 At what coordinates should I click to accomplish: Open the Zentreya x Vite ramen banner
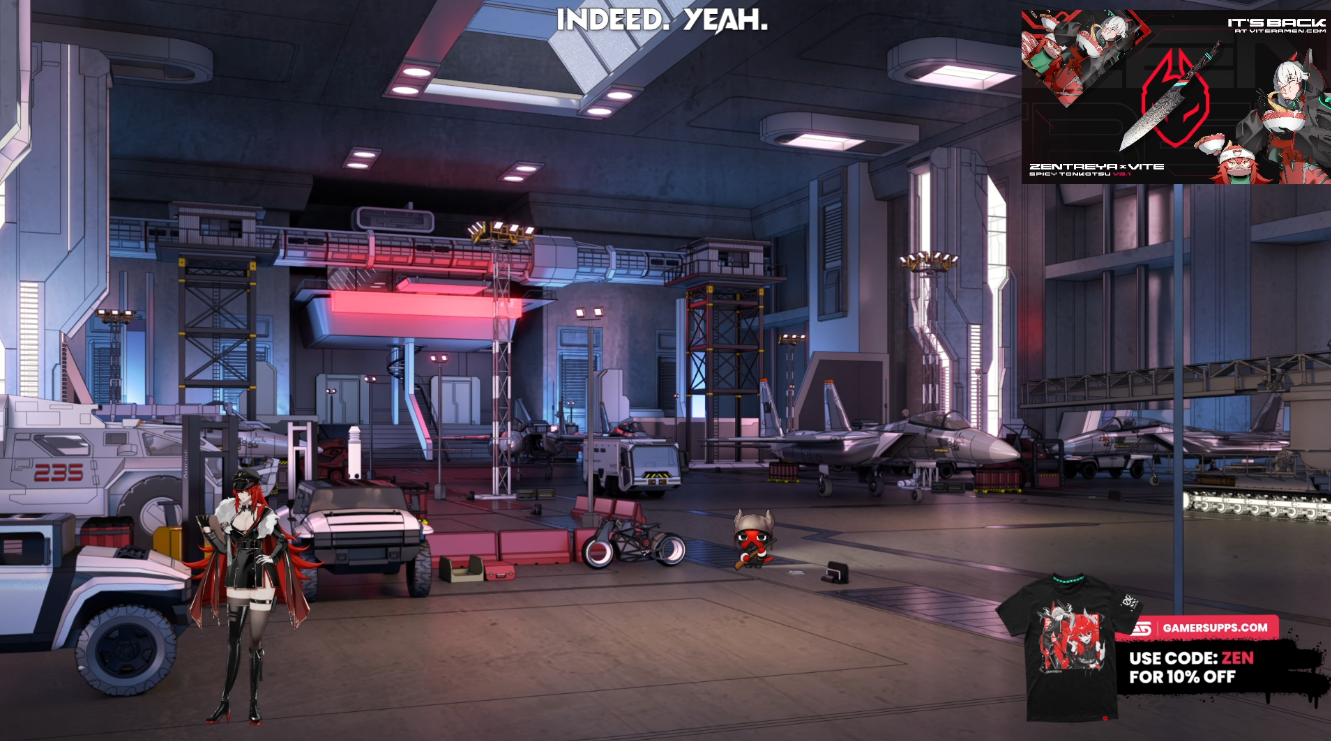(x=1175, y=97)
